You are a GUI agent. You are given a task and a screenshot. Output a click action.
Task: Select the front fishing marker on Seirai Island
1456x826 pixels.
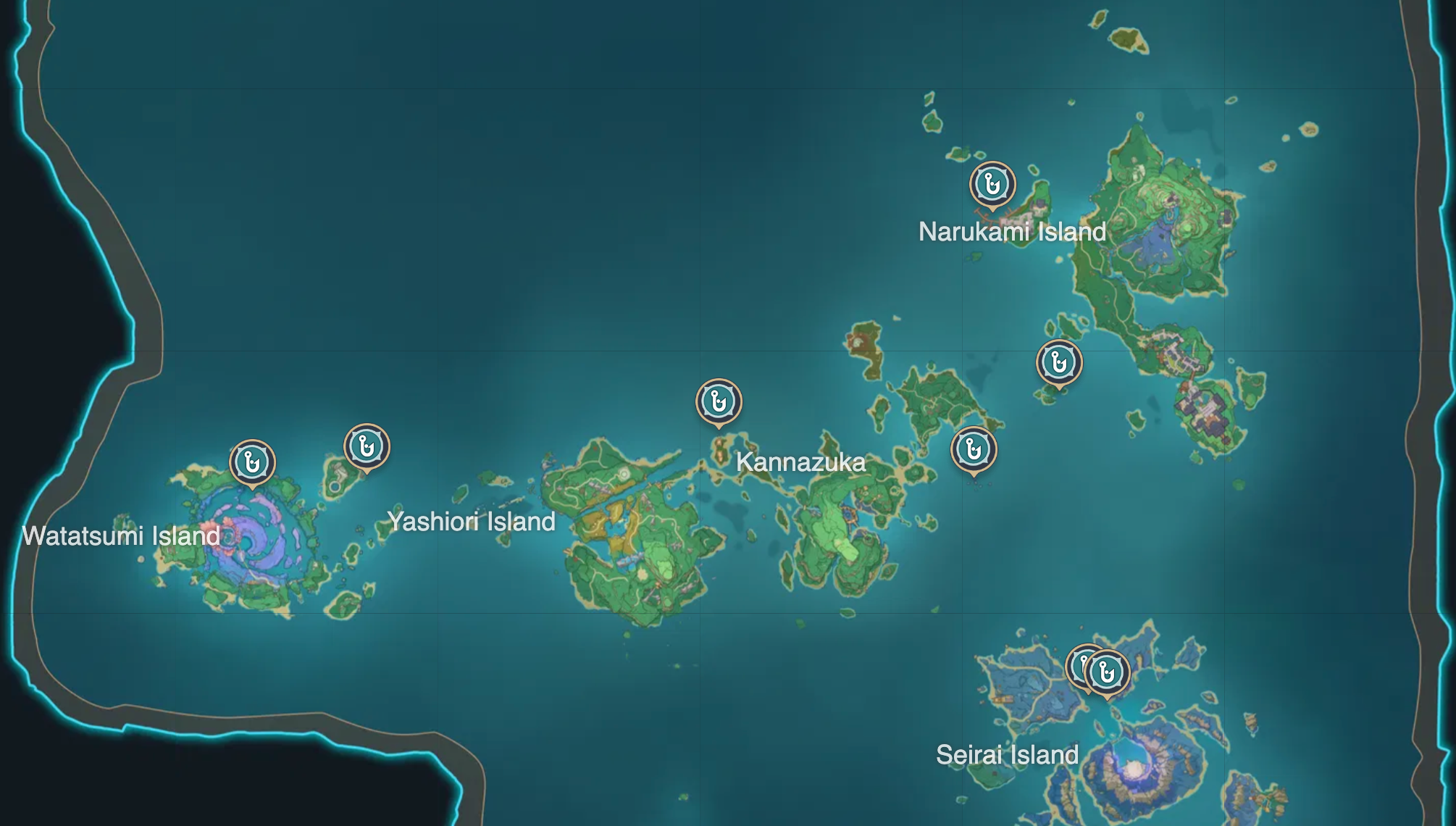tap(1107, 672)
